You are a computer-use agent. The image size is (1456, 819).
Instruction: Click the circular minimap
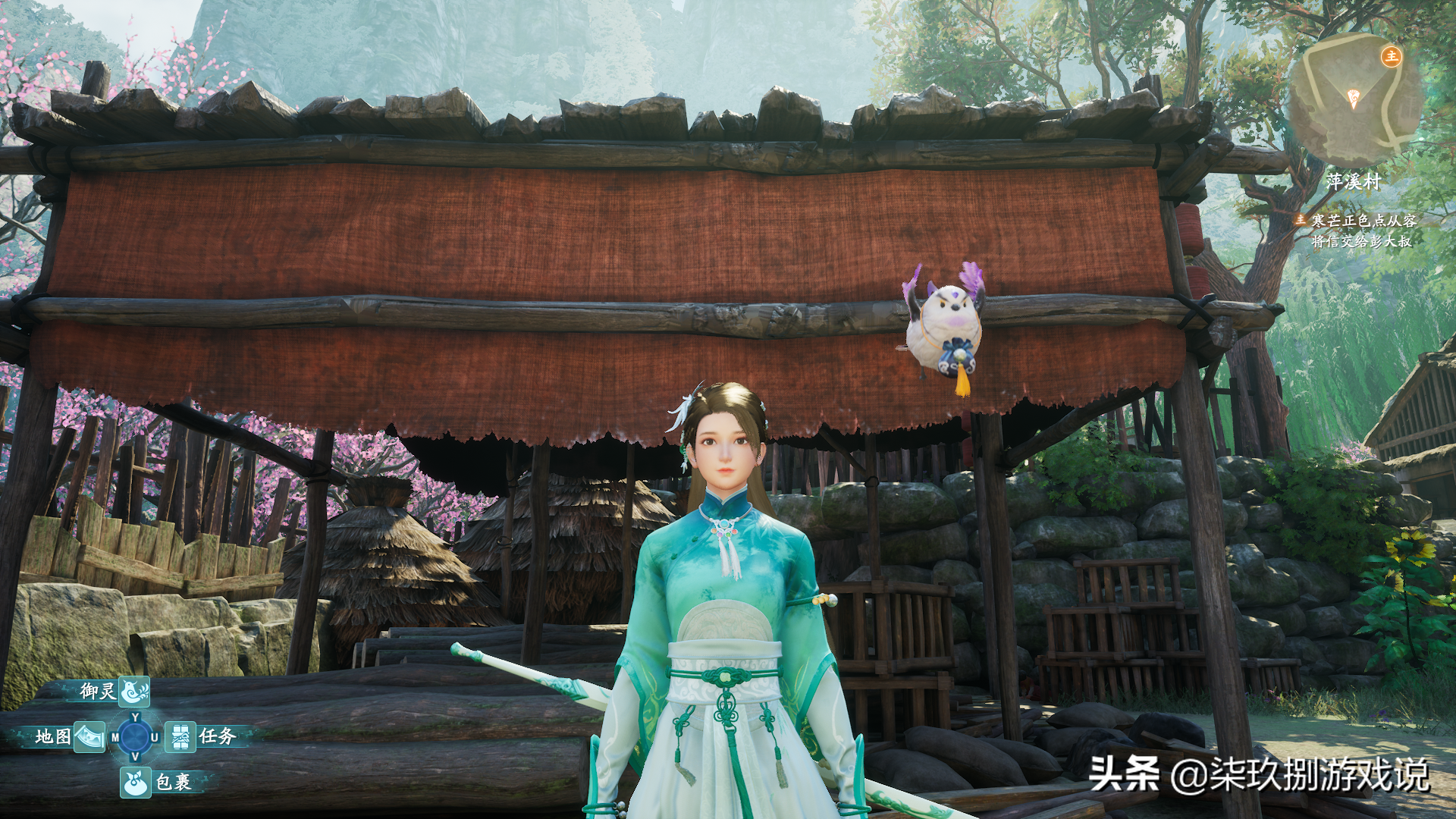[1354, 100]
